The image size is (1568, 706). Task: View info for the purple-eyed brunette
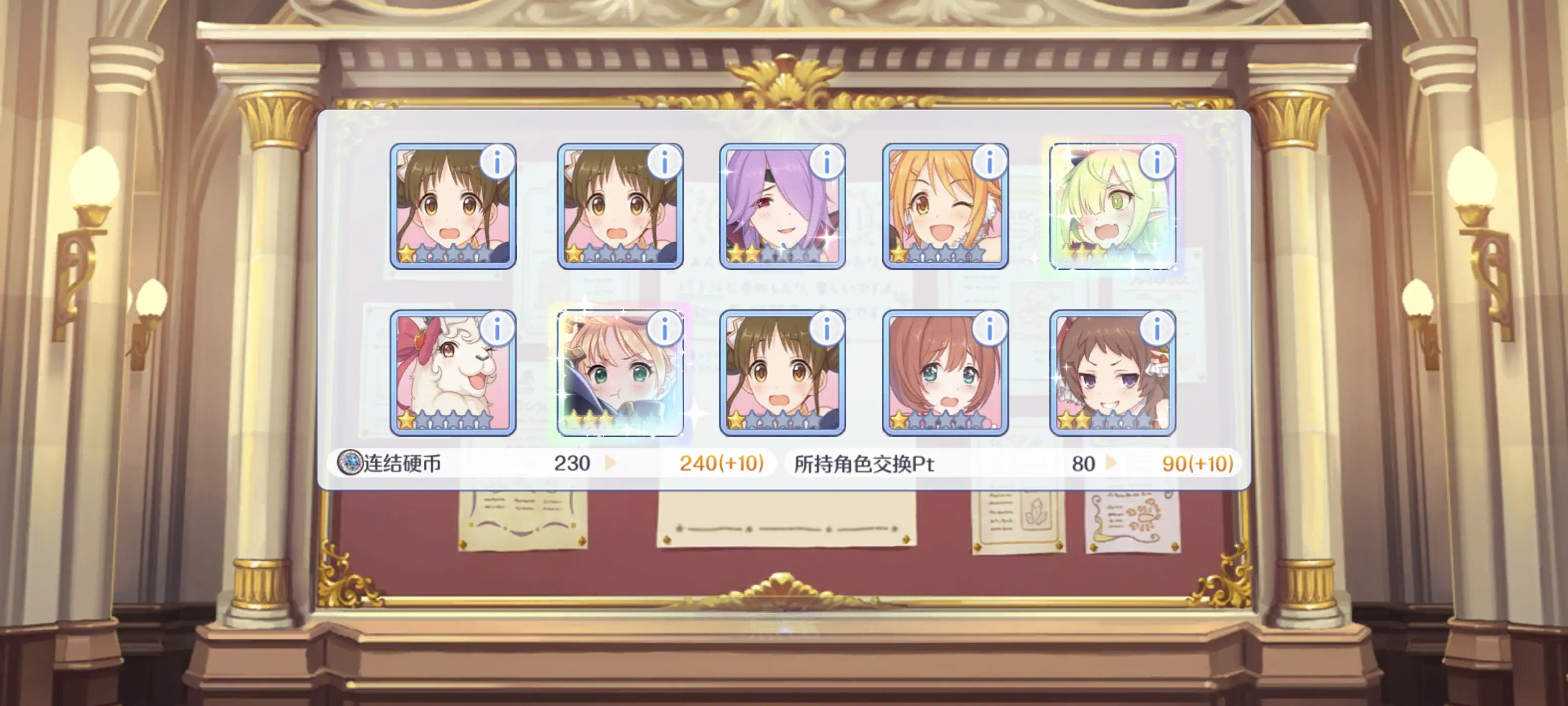point(1156,329)
